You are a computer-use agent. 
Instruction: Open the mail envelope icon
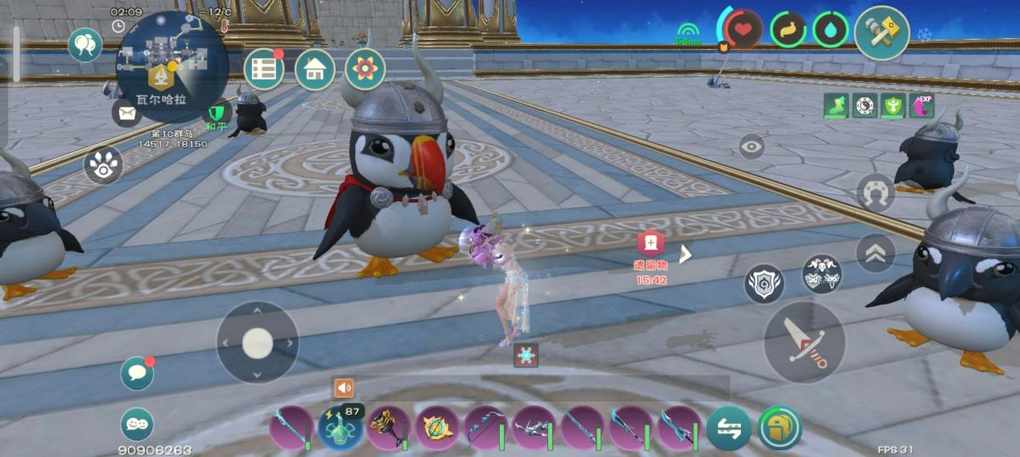tap(127, 113)
